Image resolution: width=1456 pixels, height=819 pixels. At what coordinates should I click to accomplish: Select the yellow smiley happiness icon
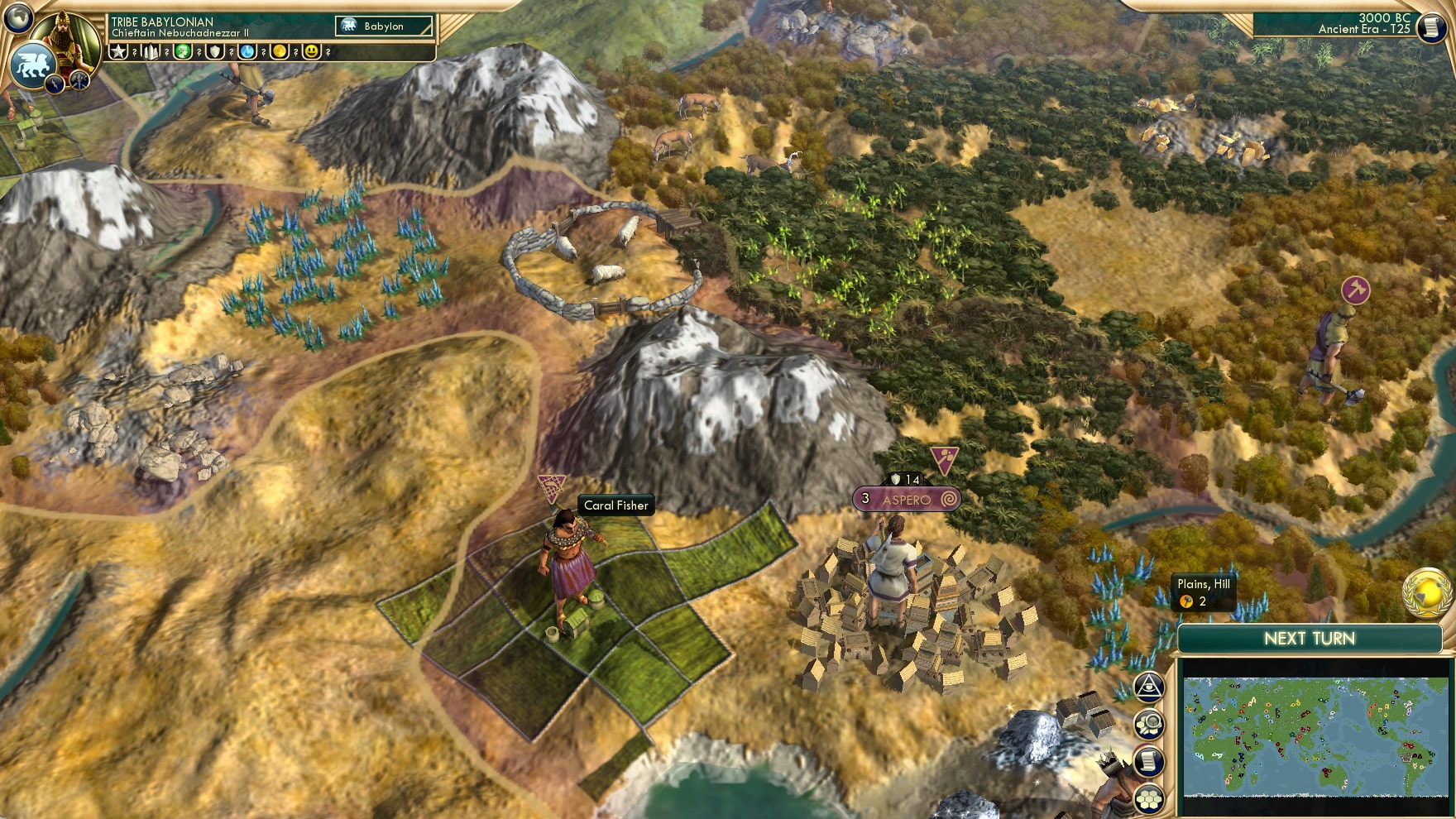312,51
